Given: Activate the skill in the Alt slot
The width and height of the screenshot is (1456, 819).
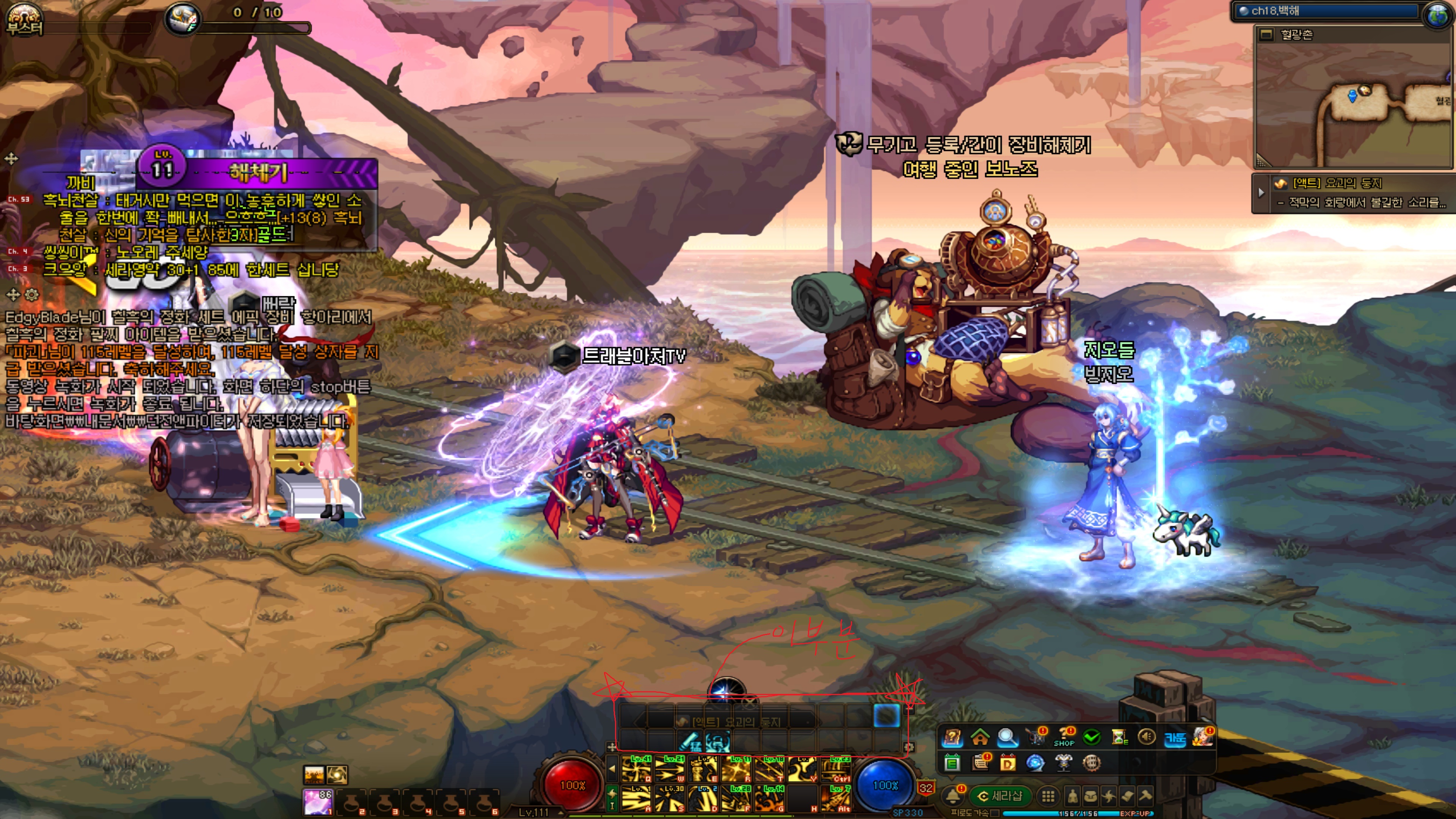Looking at the screenshot, I should click(835, 798).
